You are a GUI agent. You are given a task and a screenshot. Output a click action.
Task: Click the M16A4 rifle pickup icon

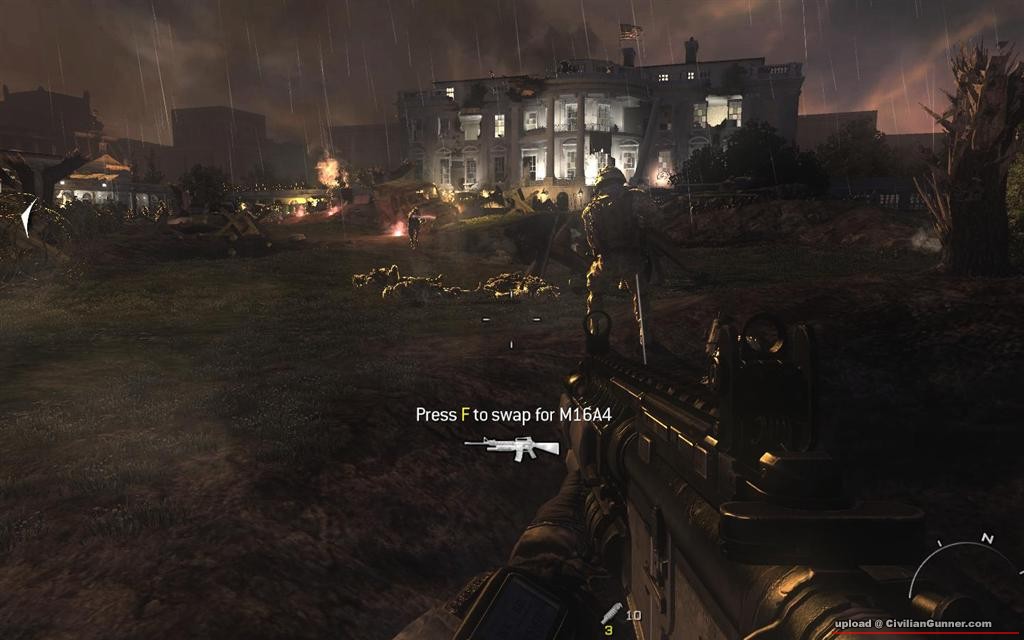[x=512, y=447]
